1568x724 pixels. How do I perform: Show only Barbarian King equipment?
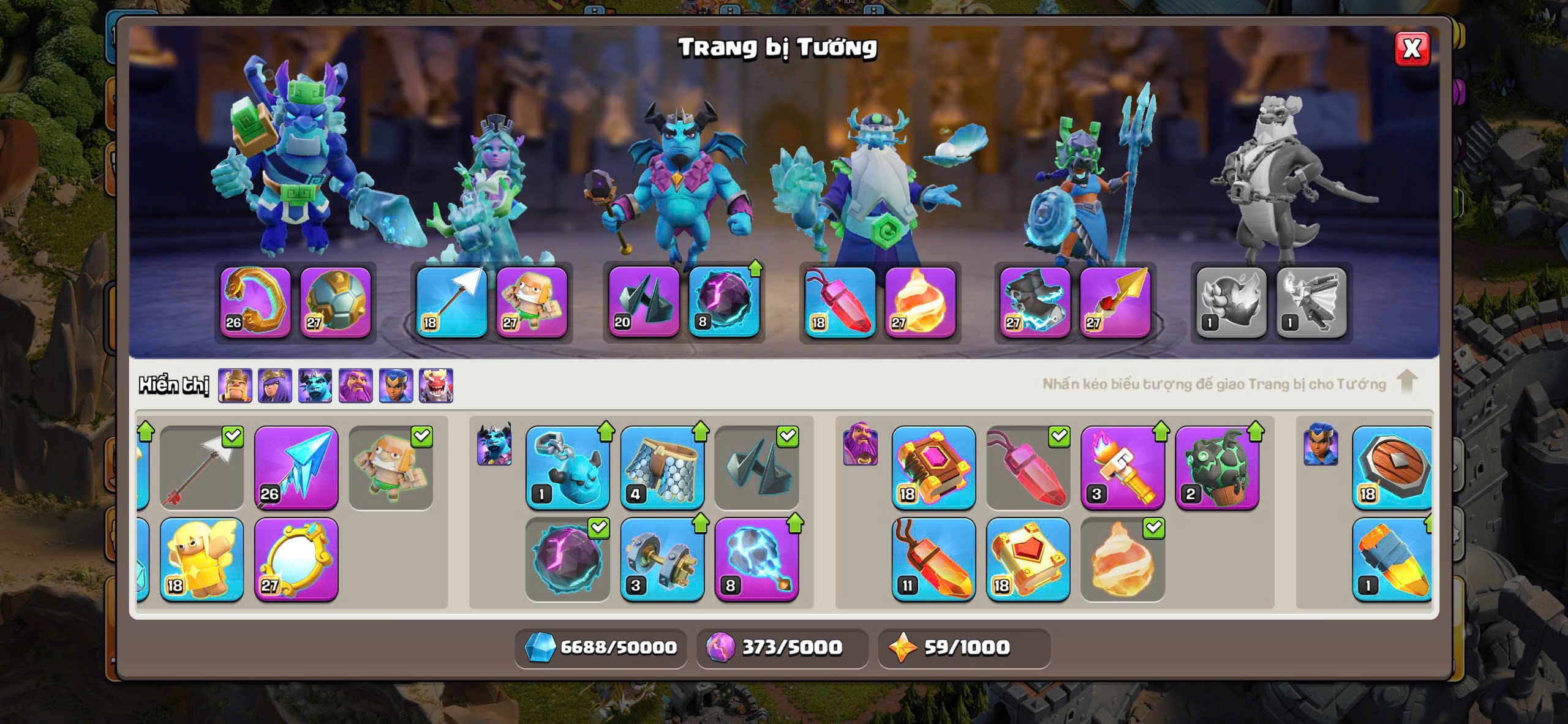pos(235,386)
